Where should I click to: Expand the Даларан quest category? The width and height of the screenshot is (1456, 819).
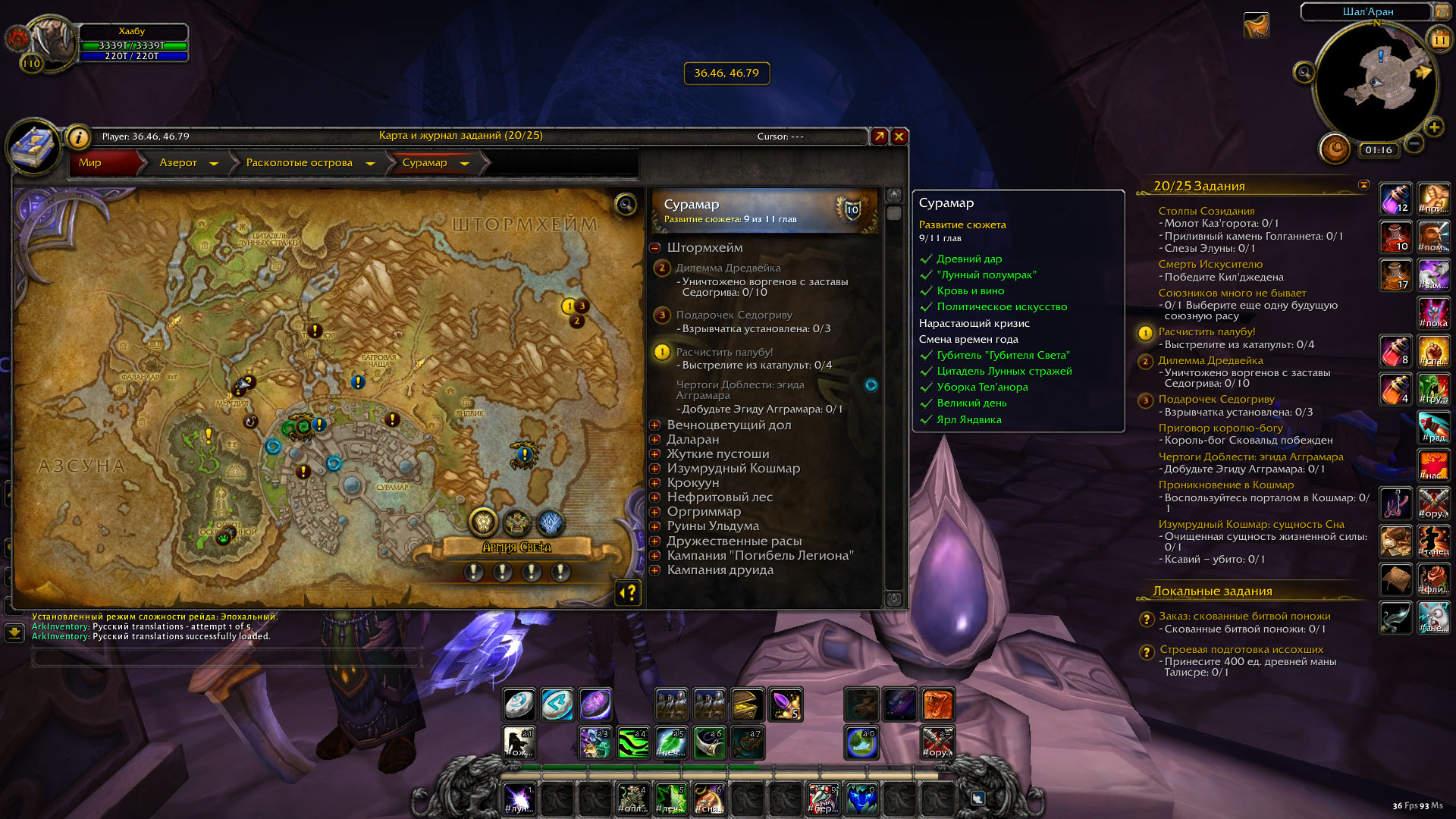coord(655,440)
